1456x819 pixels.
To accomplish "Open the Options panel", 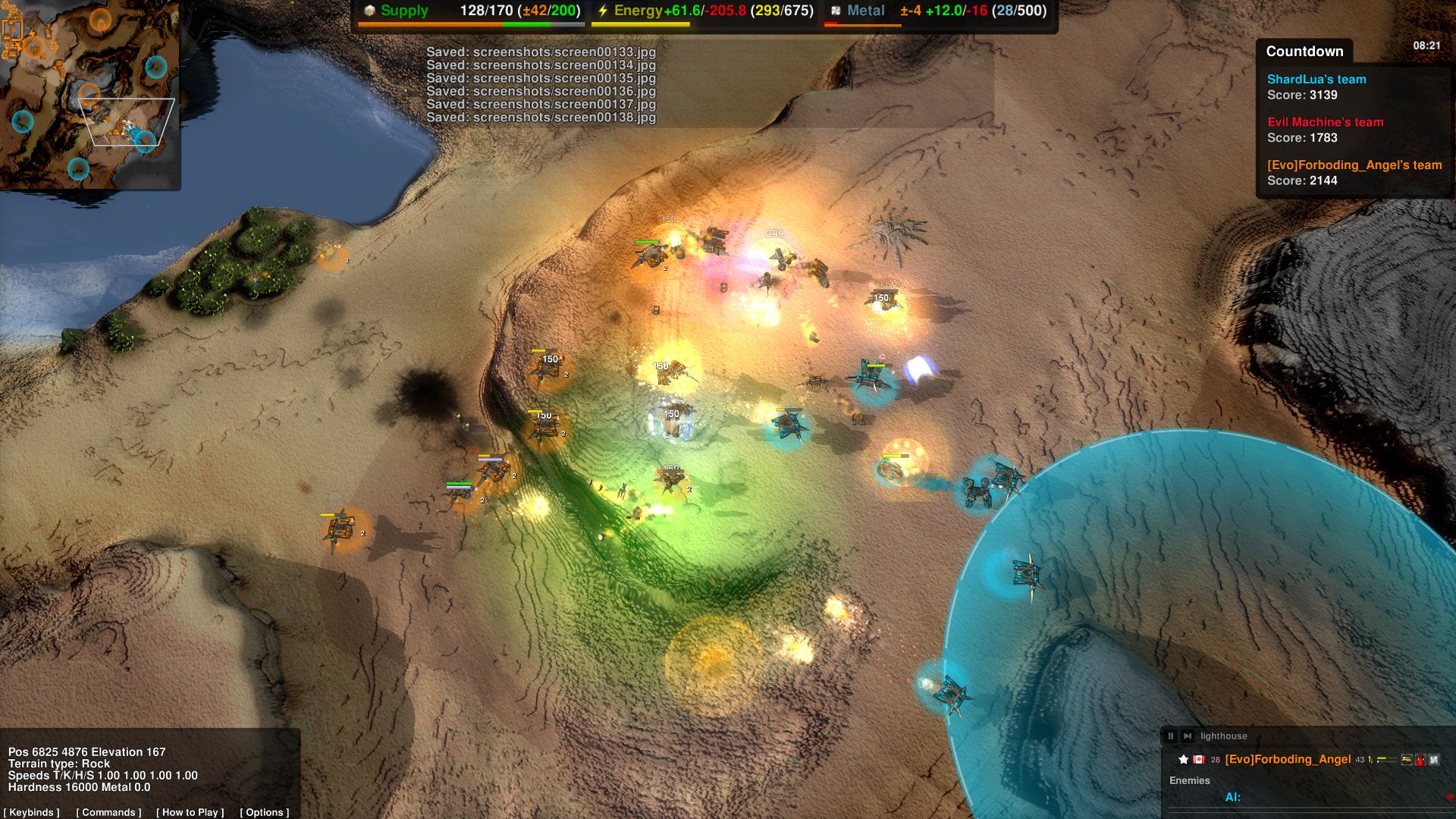I will coord(265,812).
